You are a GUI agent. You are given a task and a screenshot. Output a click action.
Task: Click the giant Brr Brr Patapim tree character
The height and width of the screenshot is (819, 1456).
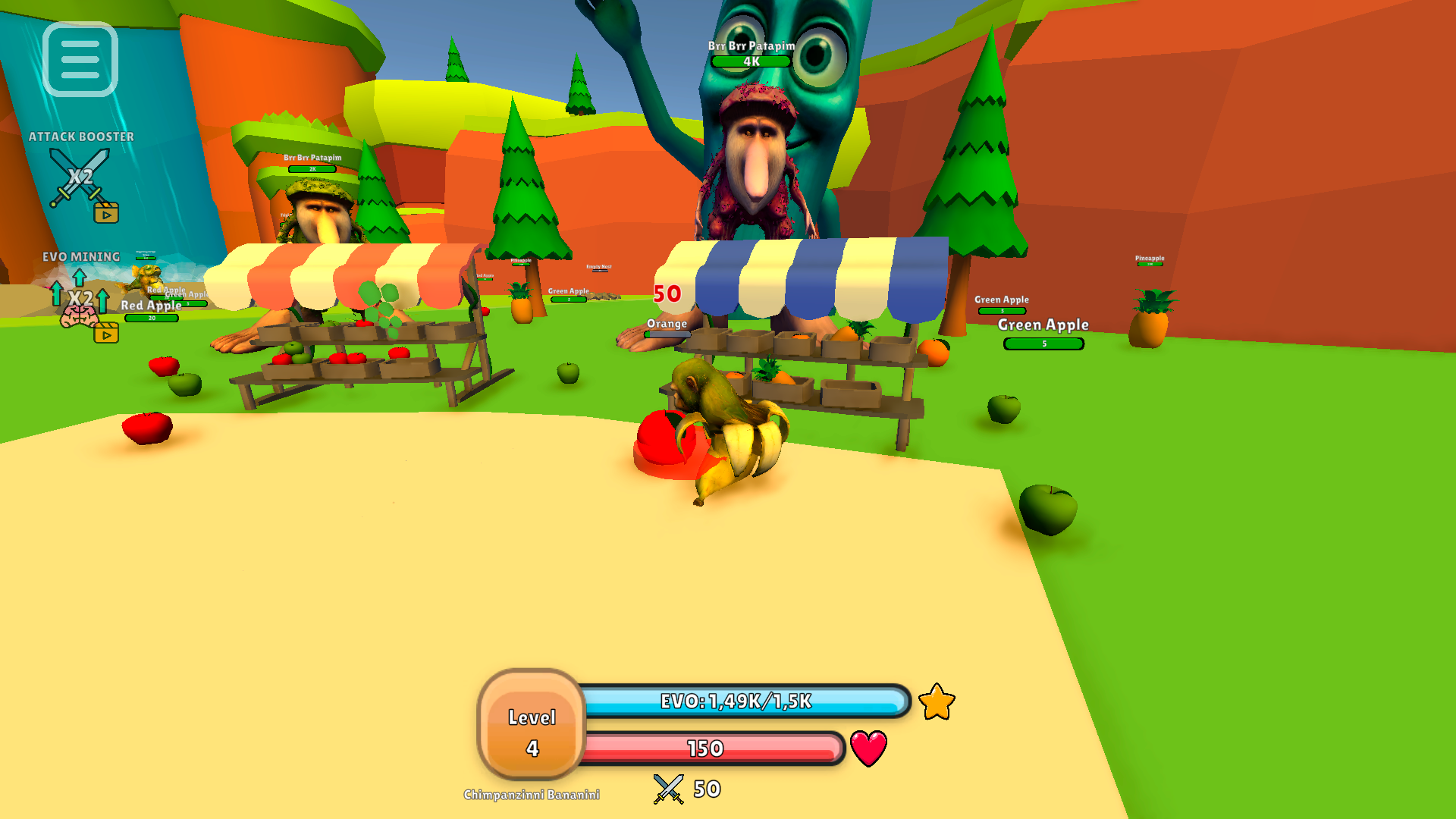[x=755, y=152]
